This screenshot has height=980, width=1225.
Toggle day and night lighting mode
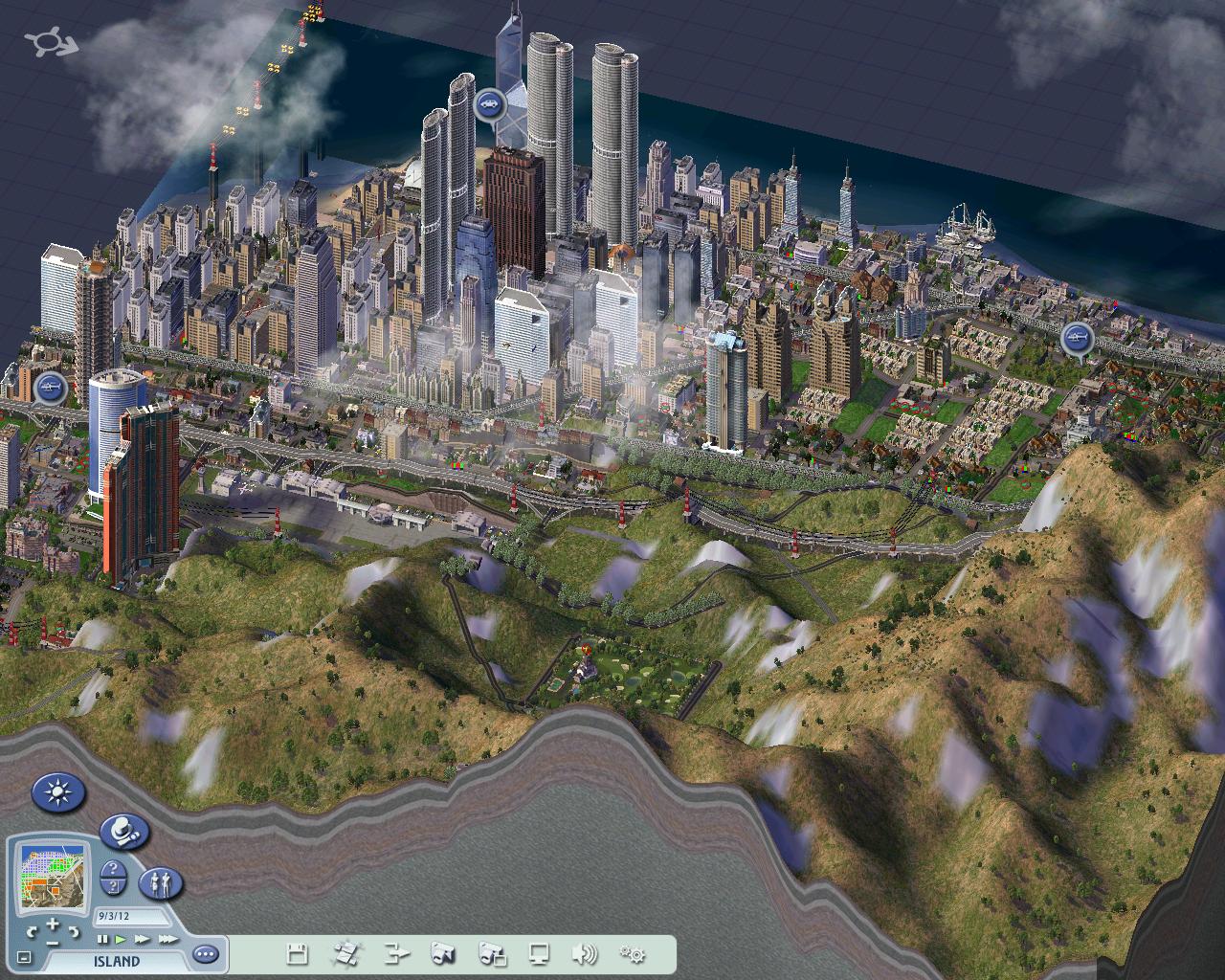(x=57, y=791)
